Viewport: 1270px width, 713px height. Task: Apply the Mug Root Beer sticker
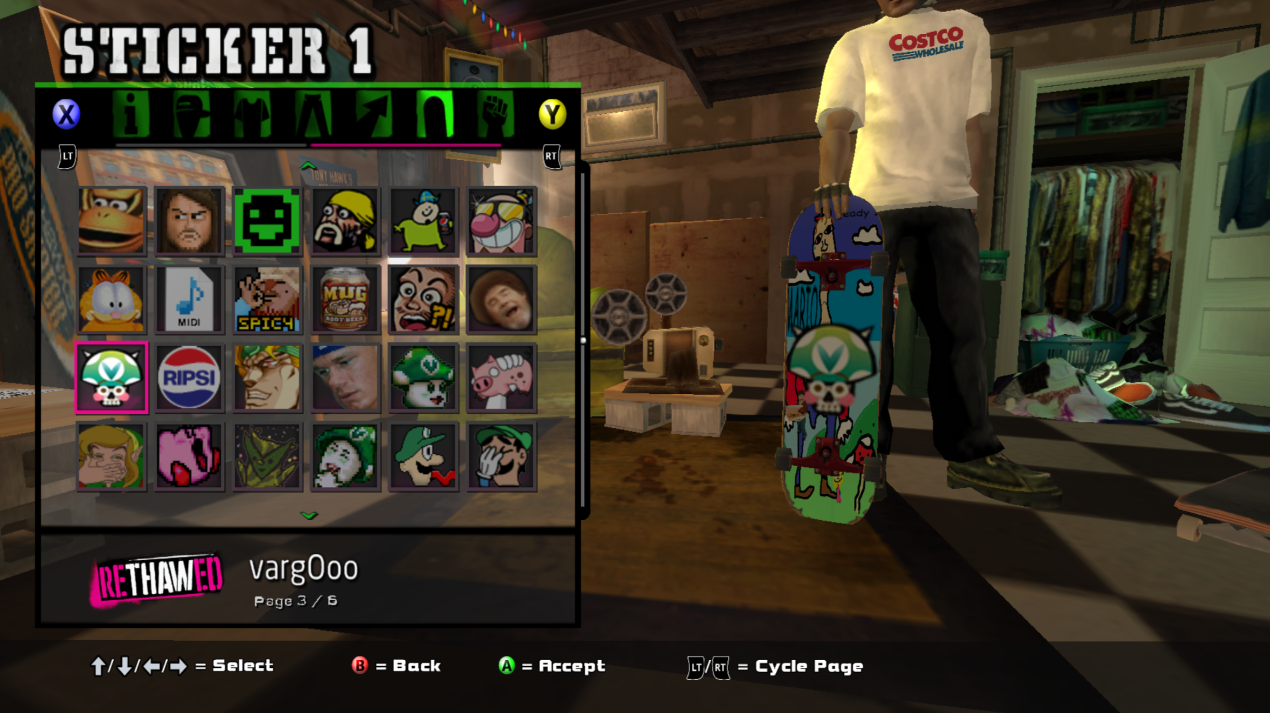pyautogui.click(x=345, y=299)
